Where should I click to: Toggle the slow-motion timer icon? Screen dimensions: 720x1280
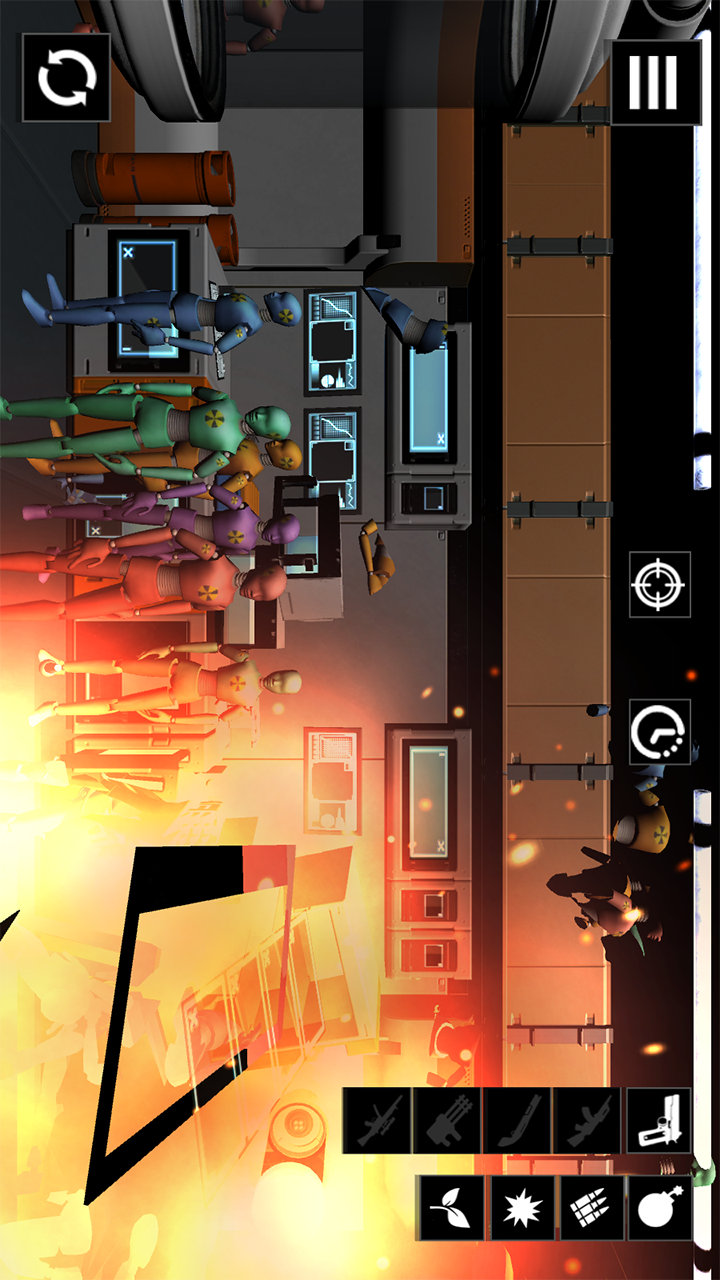[x=659, y=732]
